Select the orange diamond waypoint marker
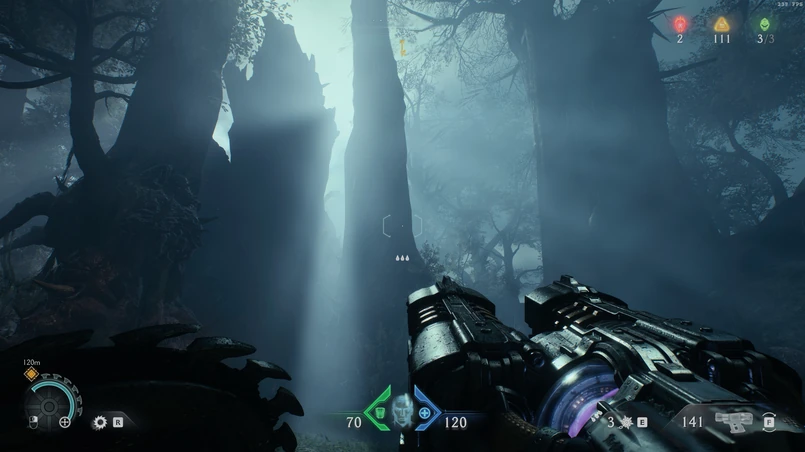Image resolution: width=805 pixels, height=452 pixels. click(x=31, y=375)
